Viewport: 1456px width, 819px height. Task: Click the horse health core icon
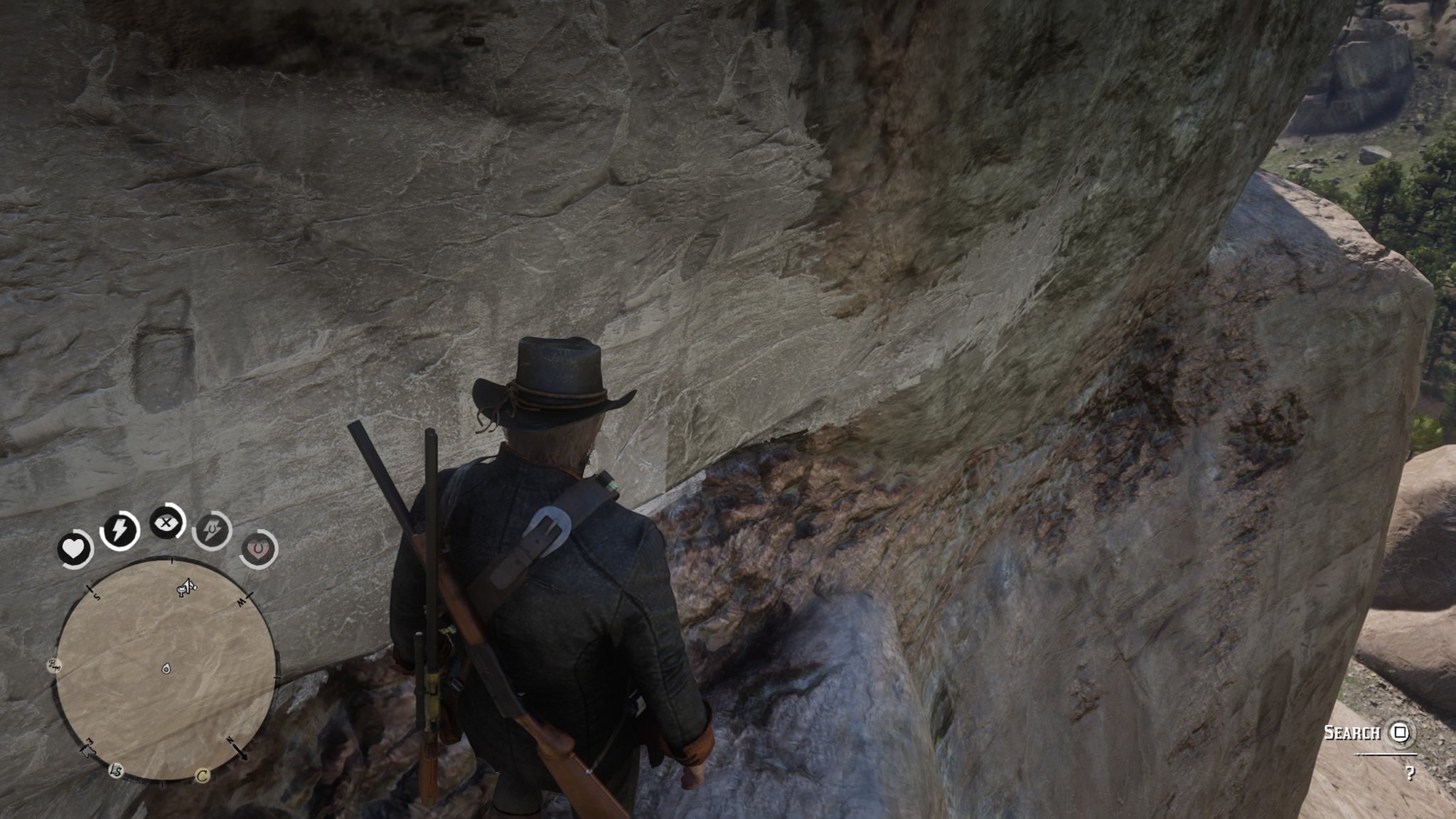point(258,549)
